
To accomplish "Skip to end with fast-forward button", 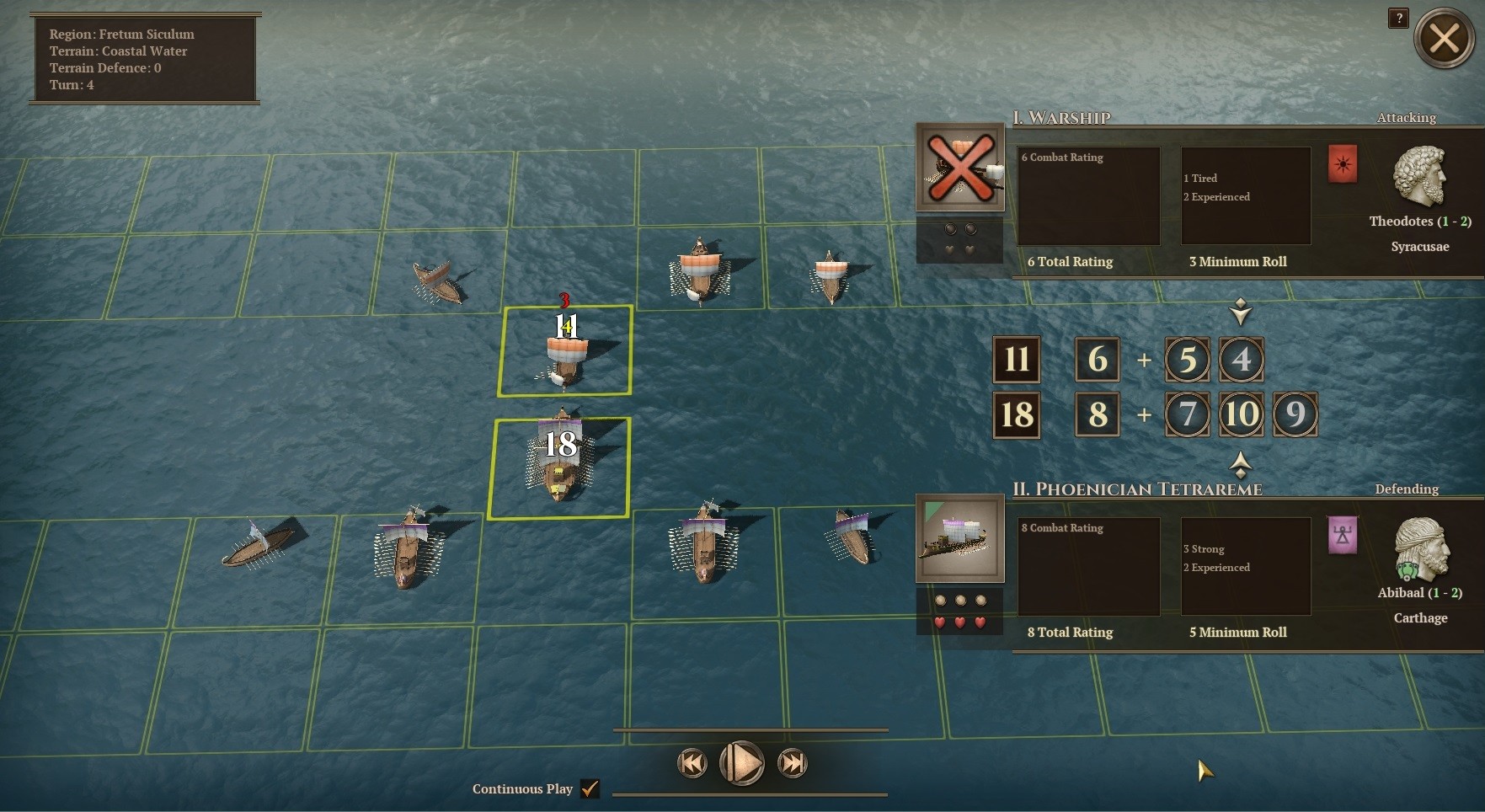I will click(792, 763).
